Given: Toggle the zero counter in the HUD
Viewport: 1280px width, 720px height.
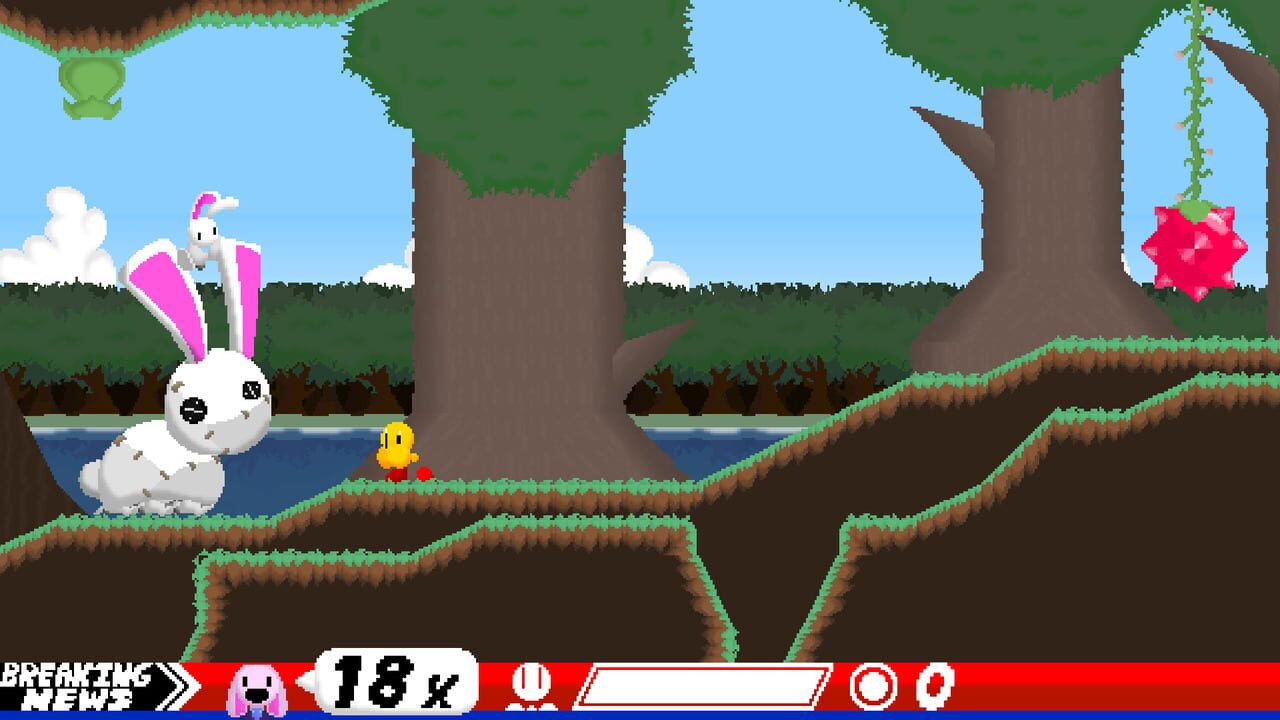Looking at the screenshot, I should [x=932, y=686].
